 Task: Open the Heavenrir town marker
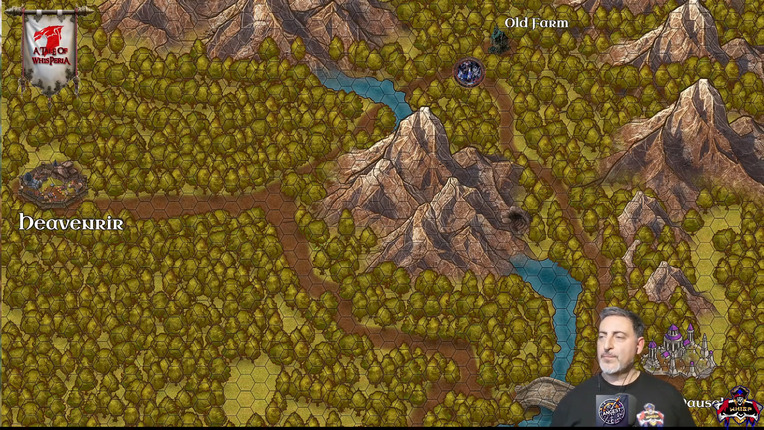[53, 186]
